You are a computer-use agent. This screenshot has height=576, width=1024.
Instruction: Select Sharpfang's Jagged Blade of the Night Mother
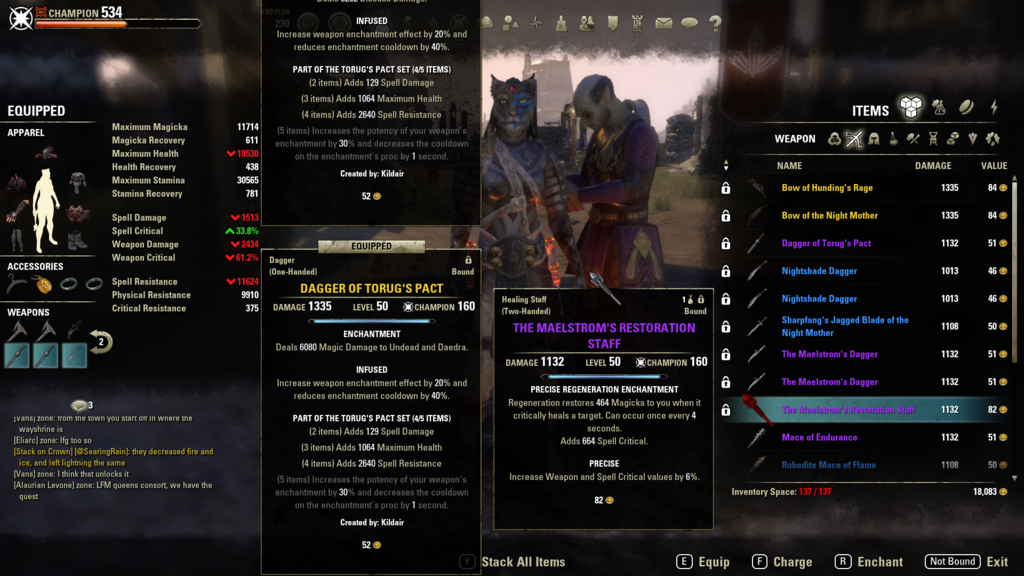coord(845,326)
